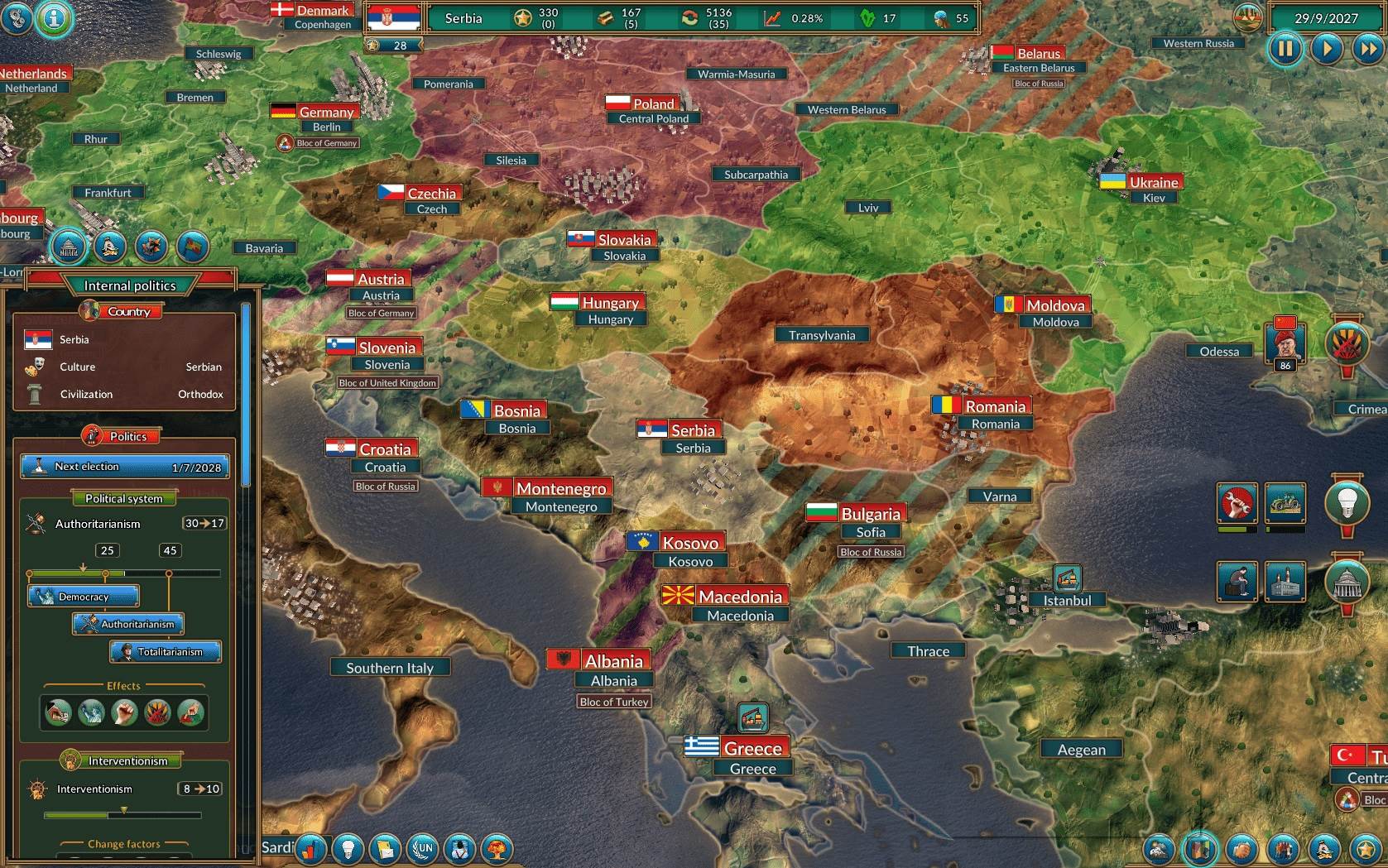Set game speed to normal play
The height and width of the screenshot is (868, 1388).
(1327, 49)
